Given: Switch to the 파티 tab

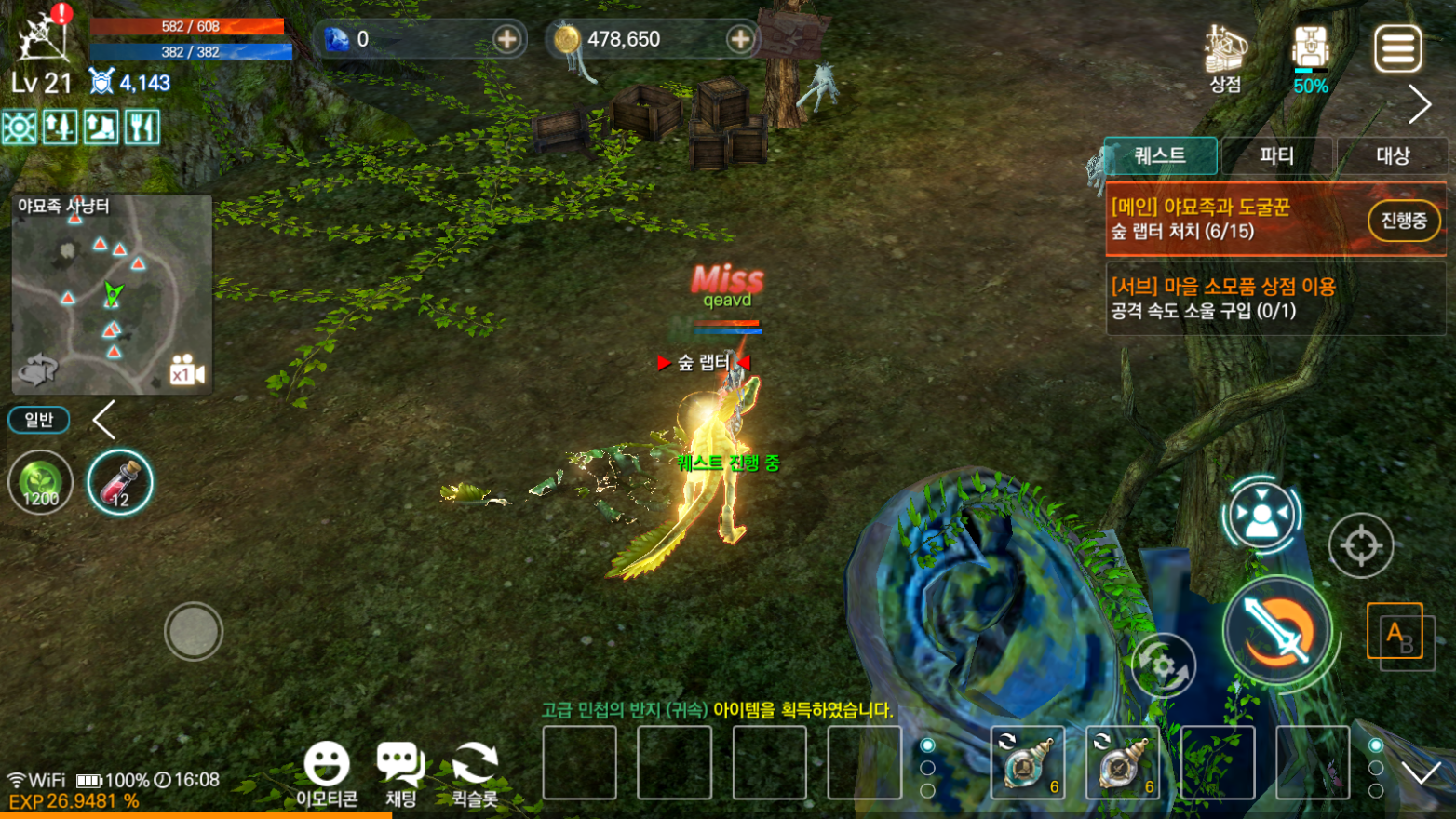Looking at the screenshot, I should [1276, 156].
